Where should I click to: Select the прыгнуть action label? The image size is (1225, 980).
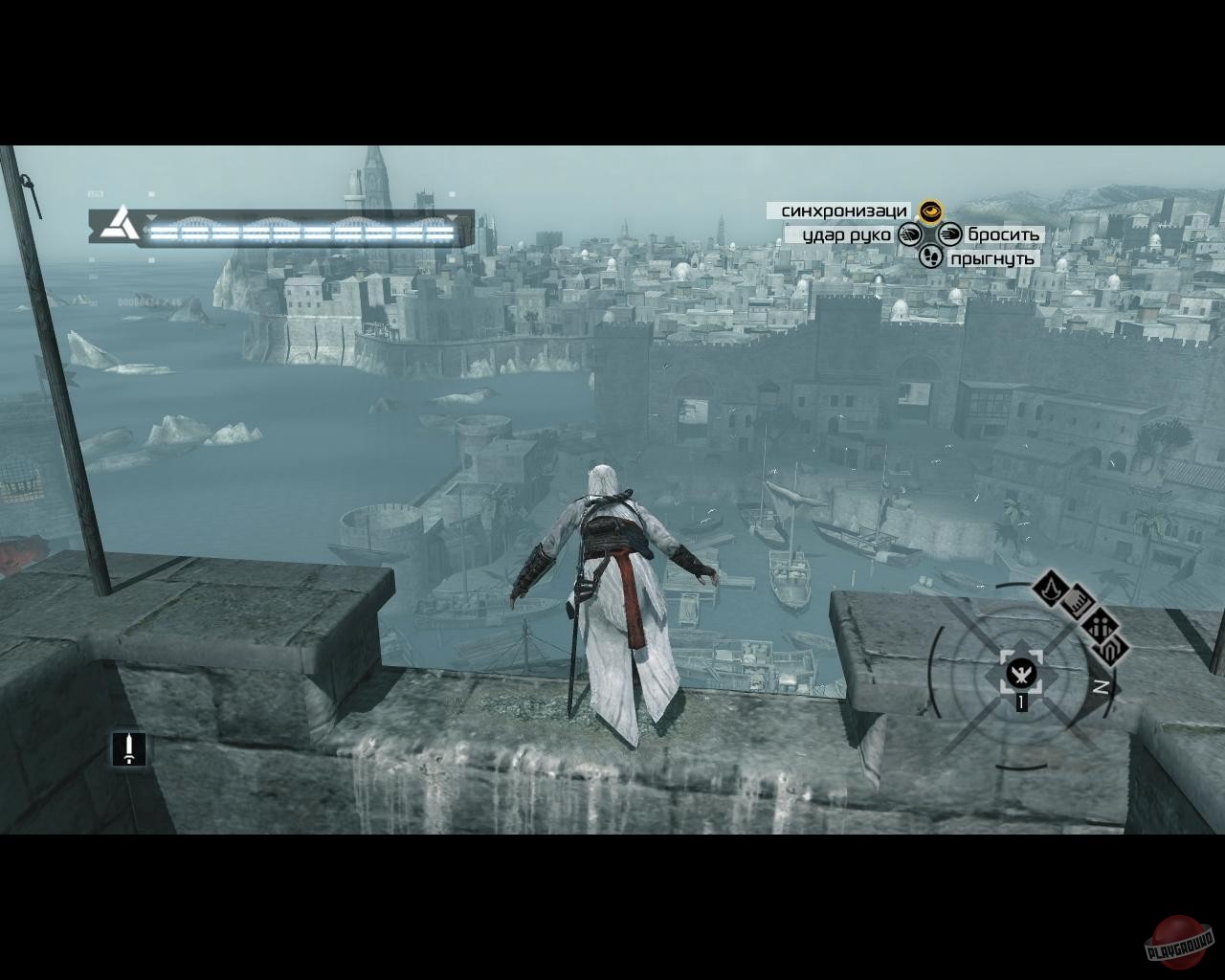pos(993,258)
